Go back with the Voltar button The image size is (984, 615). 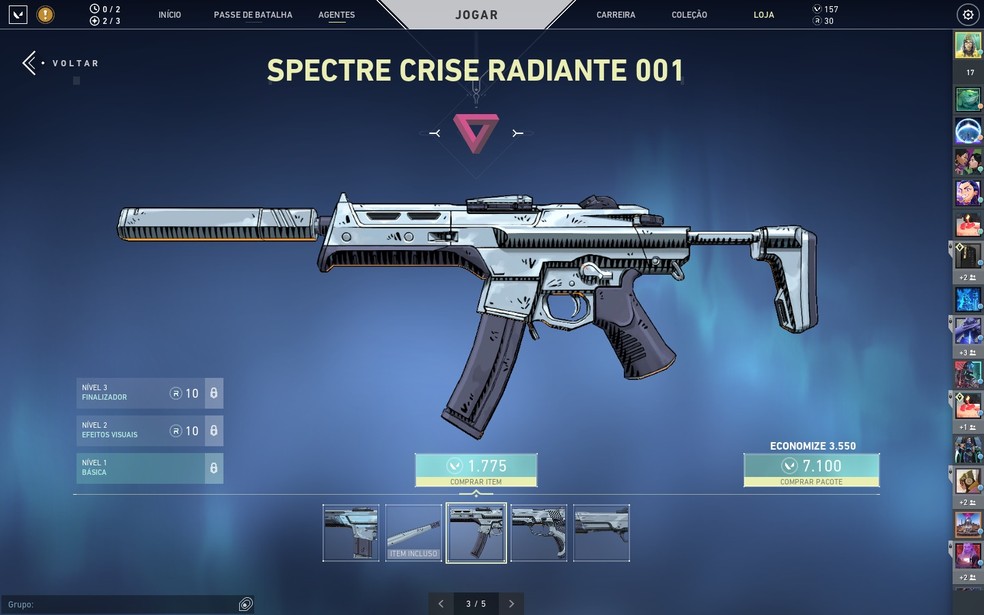point(62,63)
